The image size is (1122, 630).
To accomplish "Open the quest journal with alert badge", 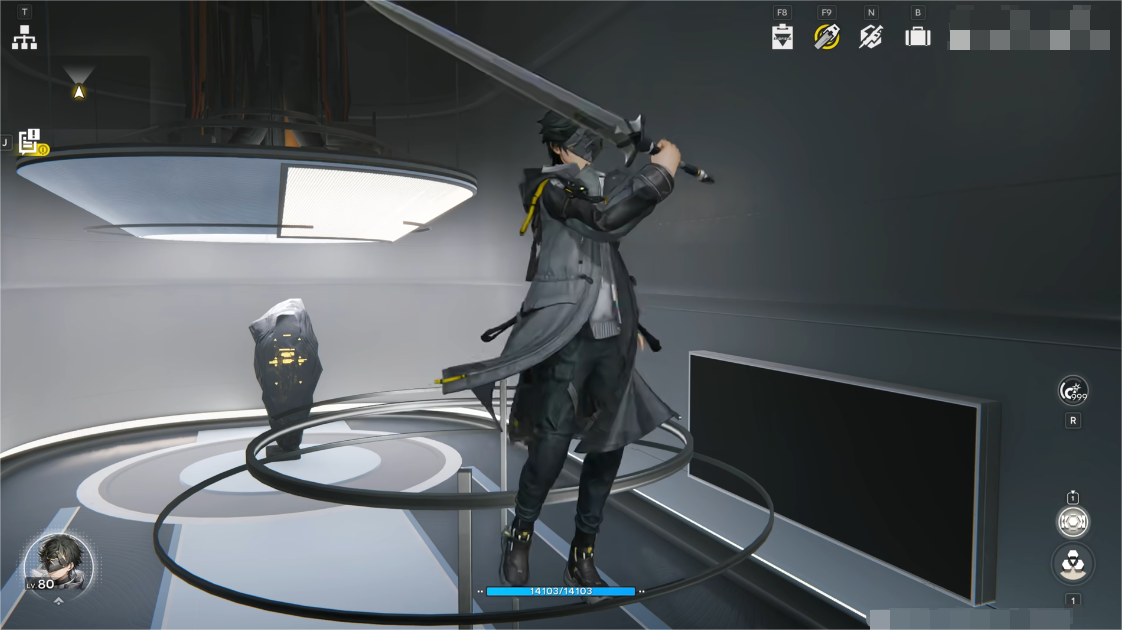I will (32, 142).
